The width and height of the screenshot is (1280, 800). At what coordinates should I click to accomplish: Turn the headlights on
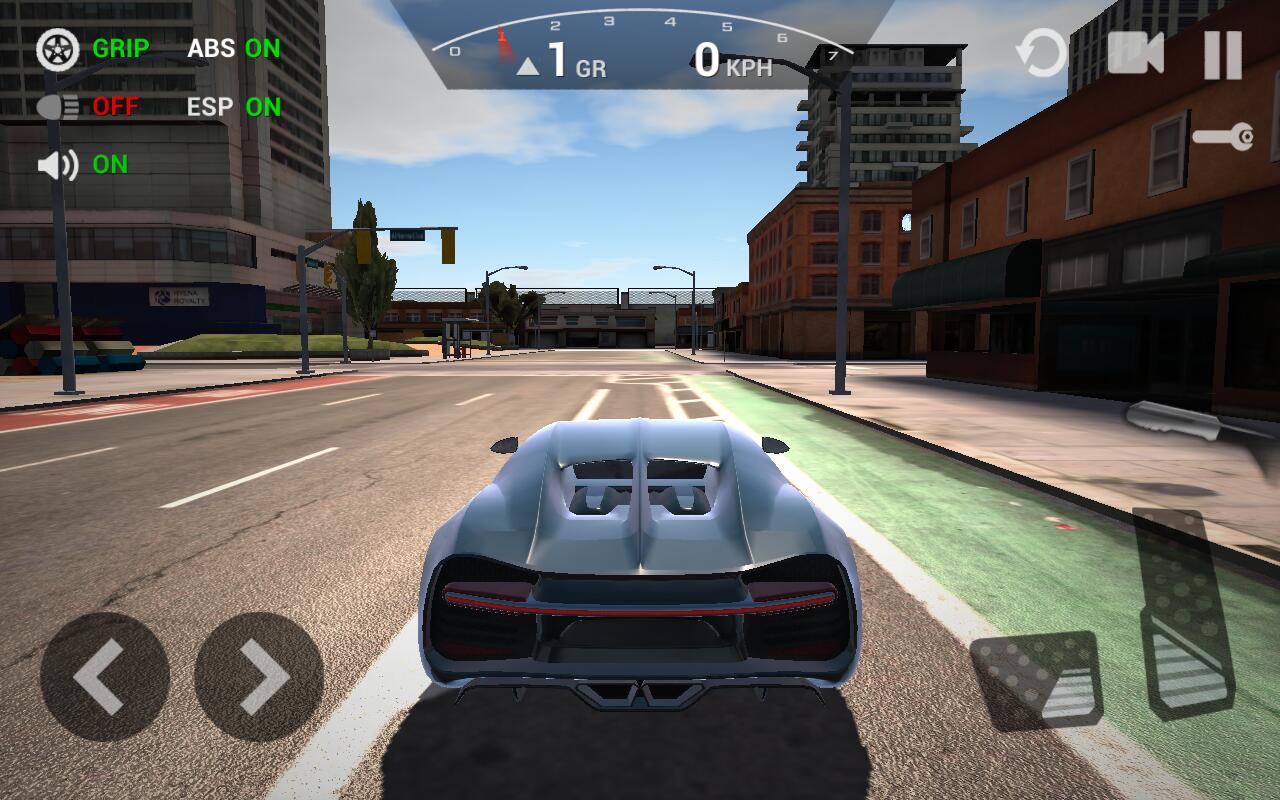58,105
